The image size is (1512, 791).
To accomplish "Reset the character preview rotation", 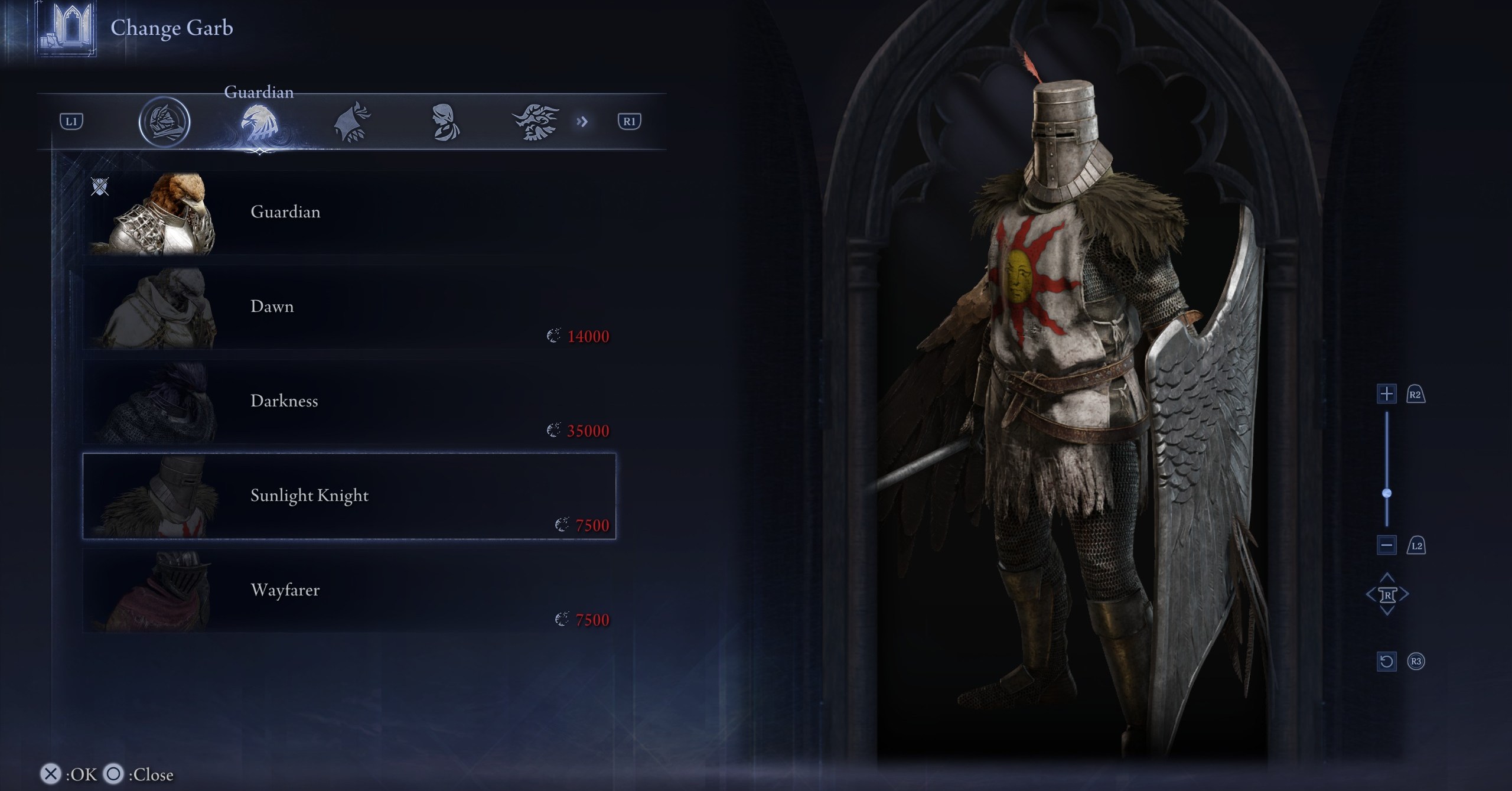I will 1386,661.
